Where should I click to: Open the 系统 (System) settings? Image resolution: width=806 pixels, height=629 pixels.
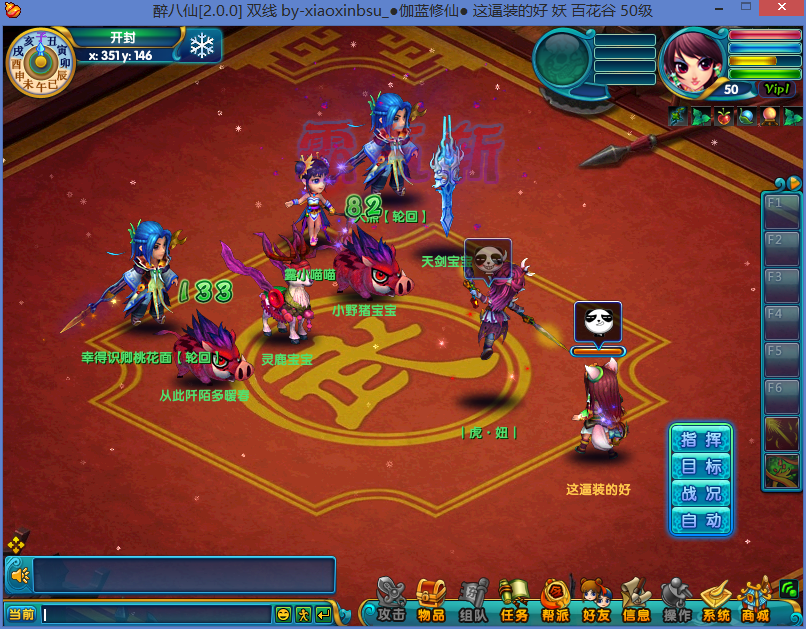click(716, 603)
